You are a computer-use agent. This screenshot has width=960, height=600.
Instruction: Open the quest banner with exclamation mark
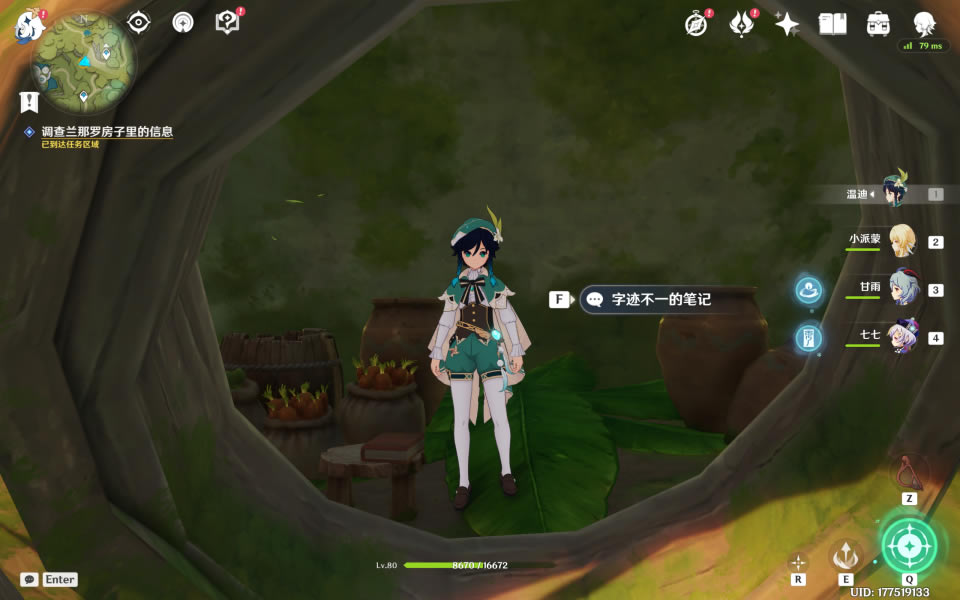click(29, 101)
